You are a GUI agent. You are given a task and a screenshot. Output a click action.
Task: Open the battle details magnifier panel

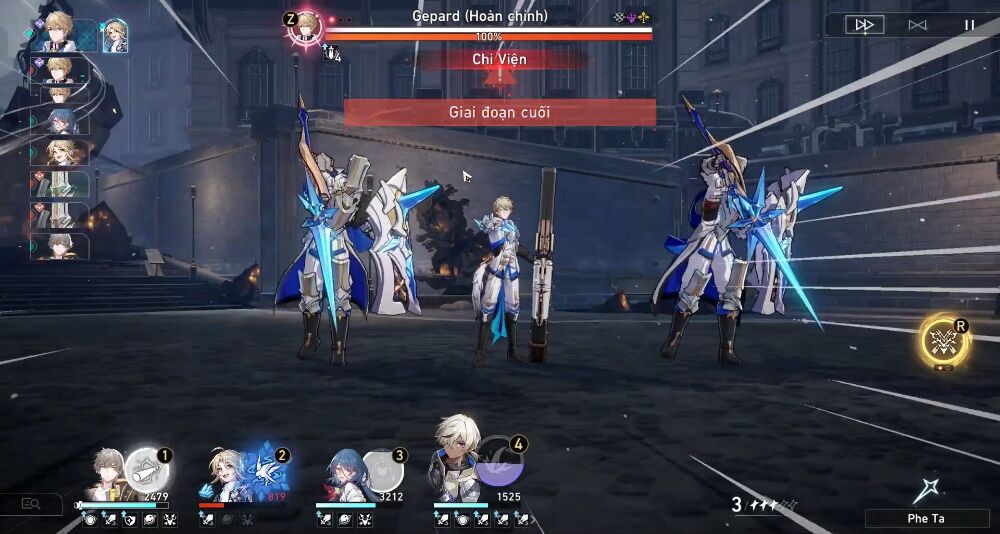31,504
